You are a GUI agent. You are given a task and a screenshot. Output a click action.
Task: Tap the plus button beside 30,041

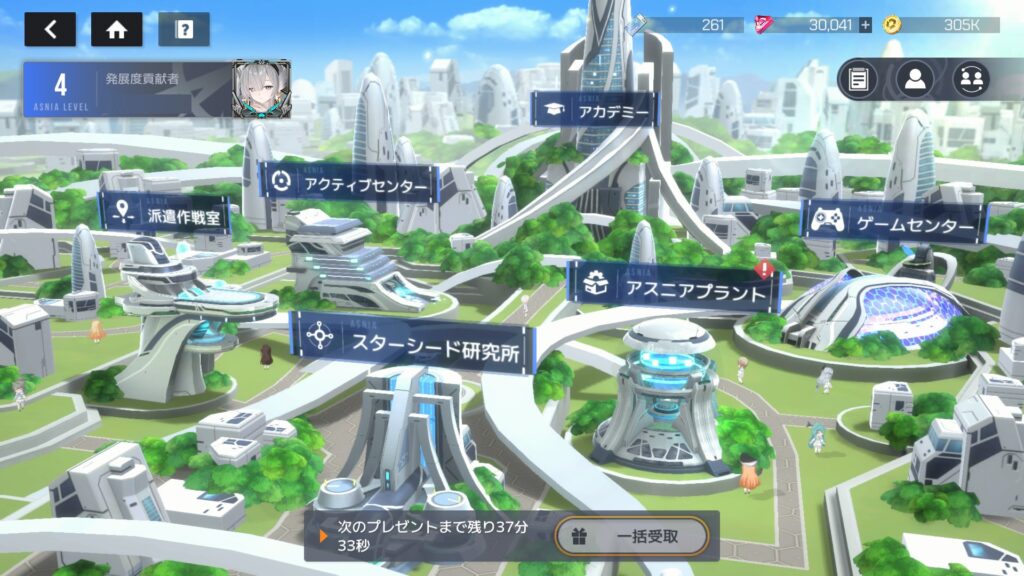coord(865,25)
